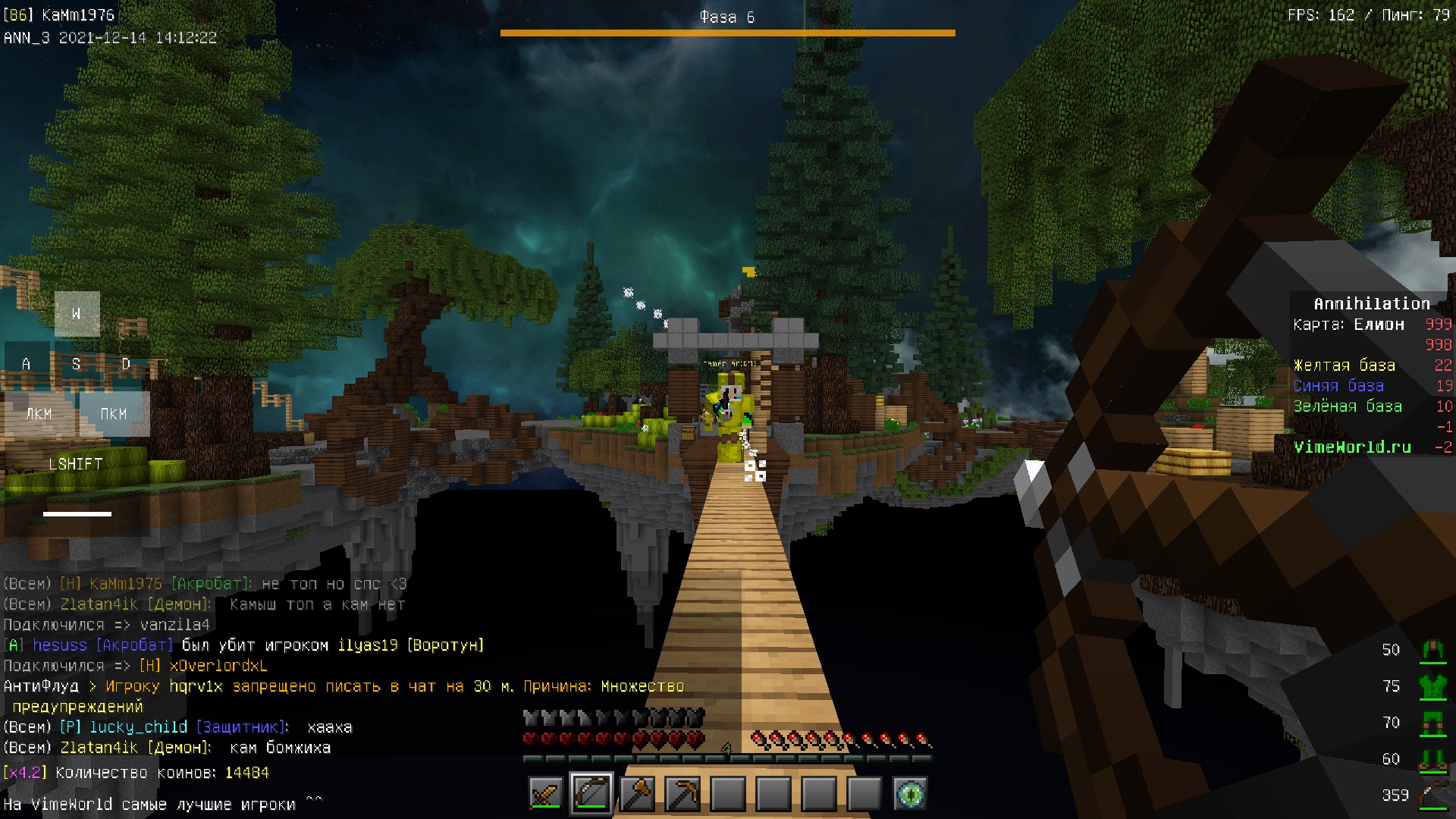
Task: Click the green leather boots icon
Action: (1432, 759)
